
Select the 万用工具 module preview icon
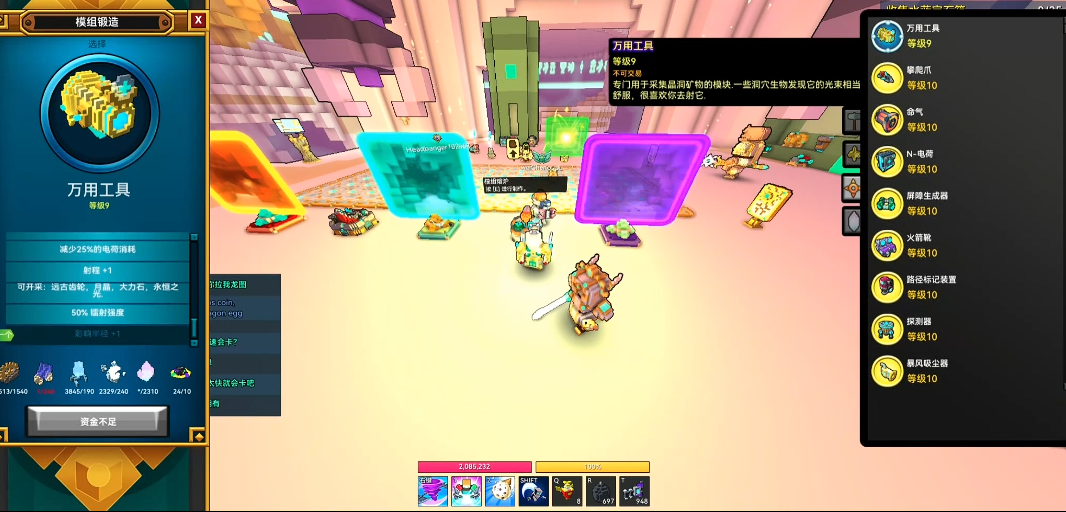98,111
